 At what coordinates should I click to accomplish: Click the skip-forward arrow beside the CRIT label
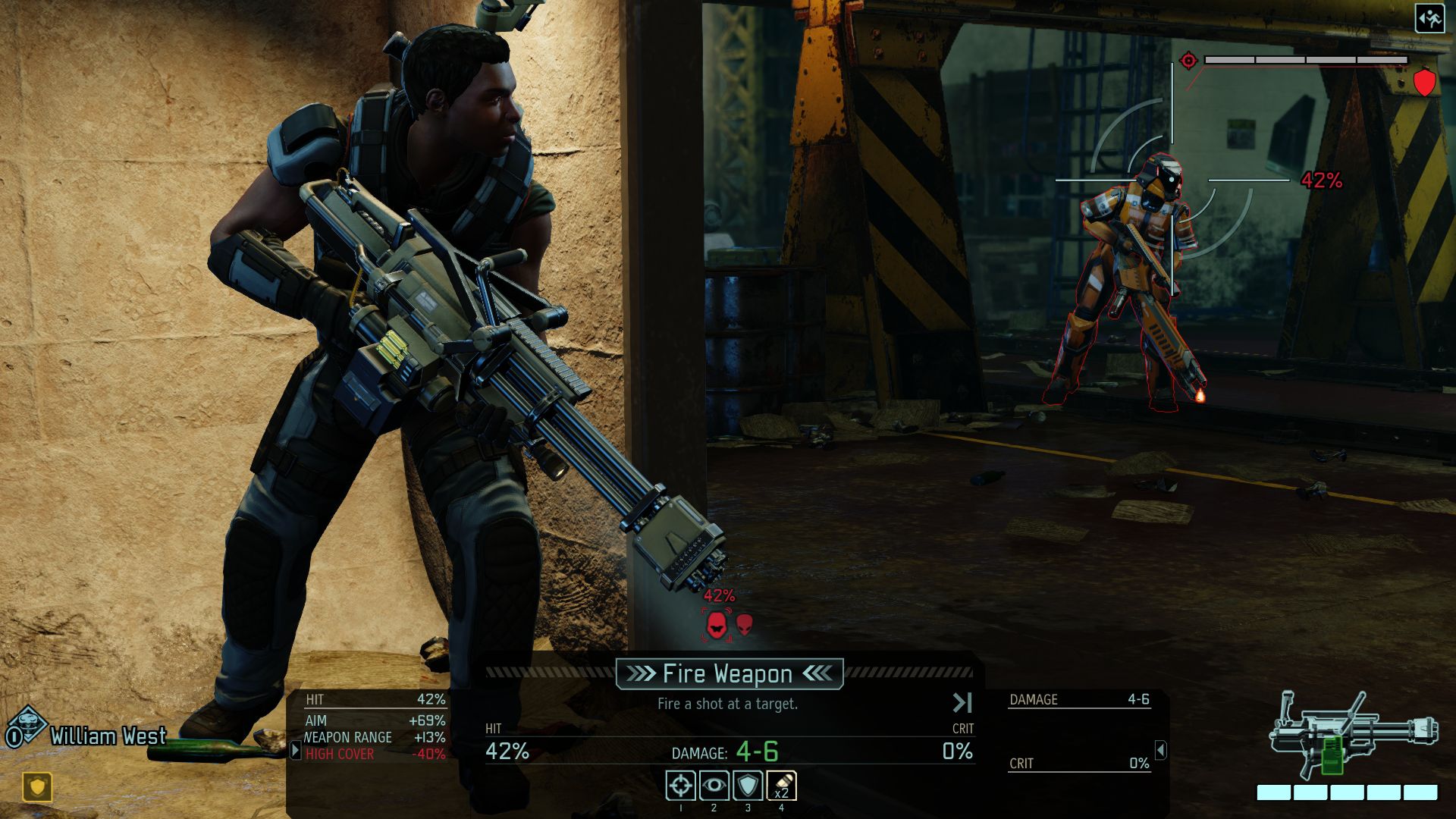(962, 703)
